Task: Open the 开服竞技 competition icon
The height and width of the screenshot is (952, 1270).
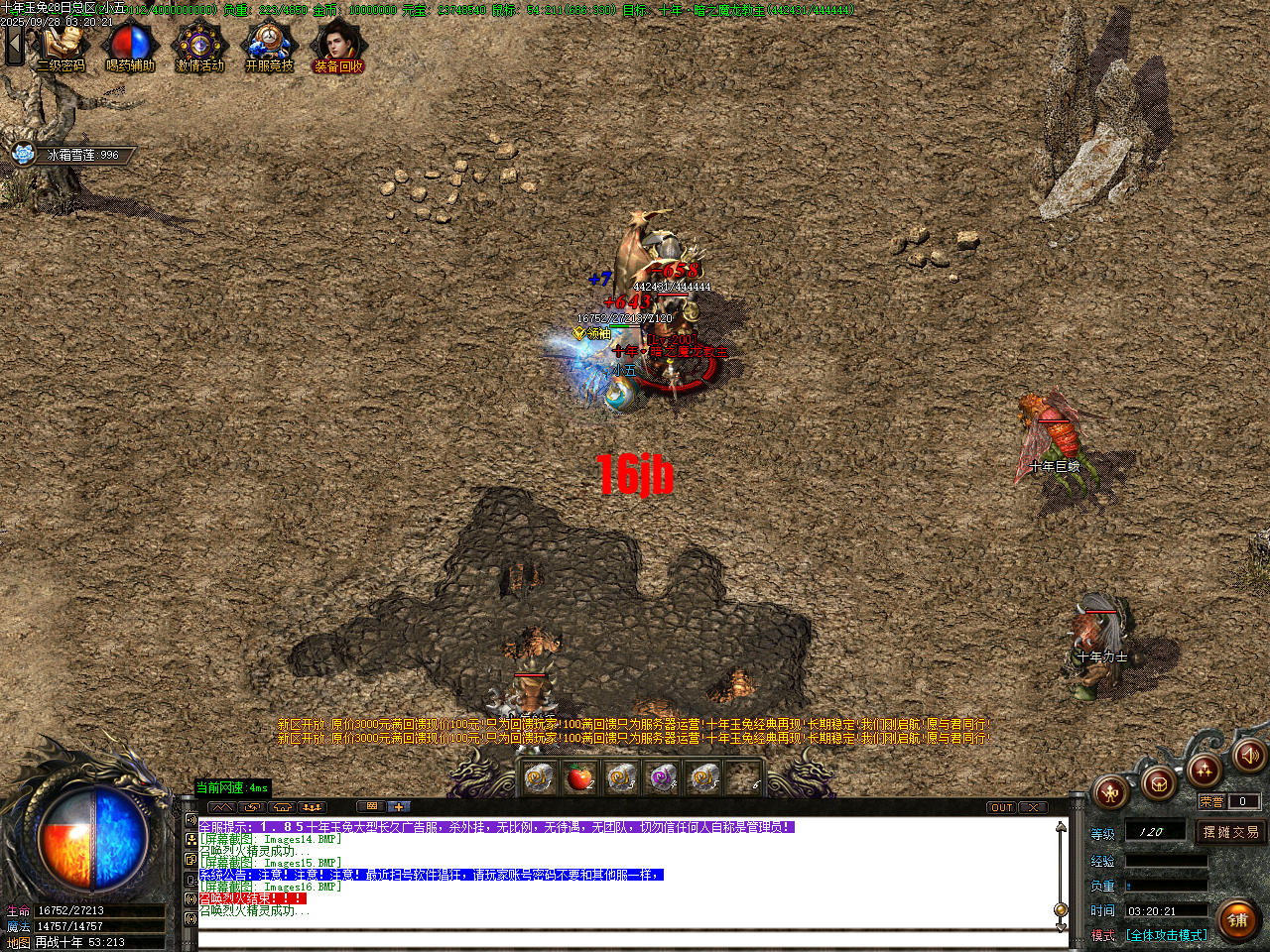Action: click(x=268, y=42)
